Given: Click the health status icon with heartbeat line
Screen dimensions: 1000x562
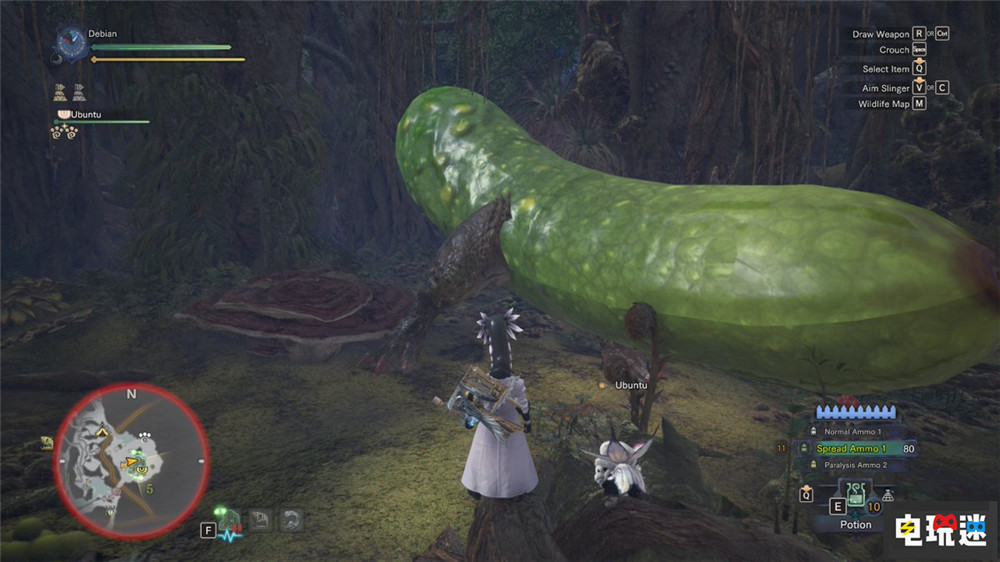Looking at the screenshot, I should click(x=229, y=525).
